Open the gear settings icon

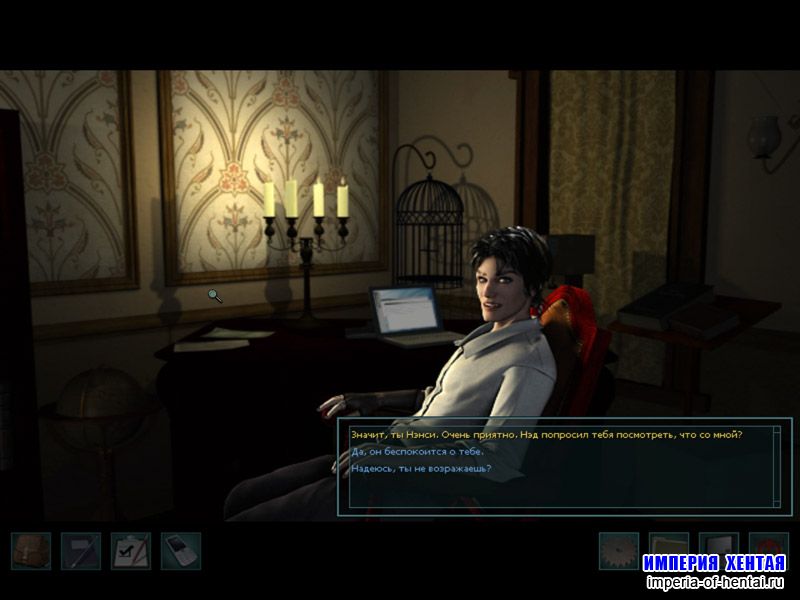(618, 548)
